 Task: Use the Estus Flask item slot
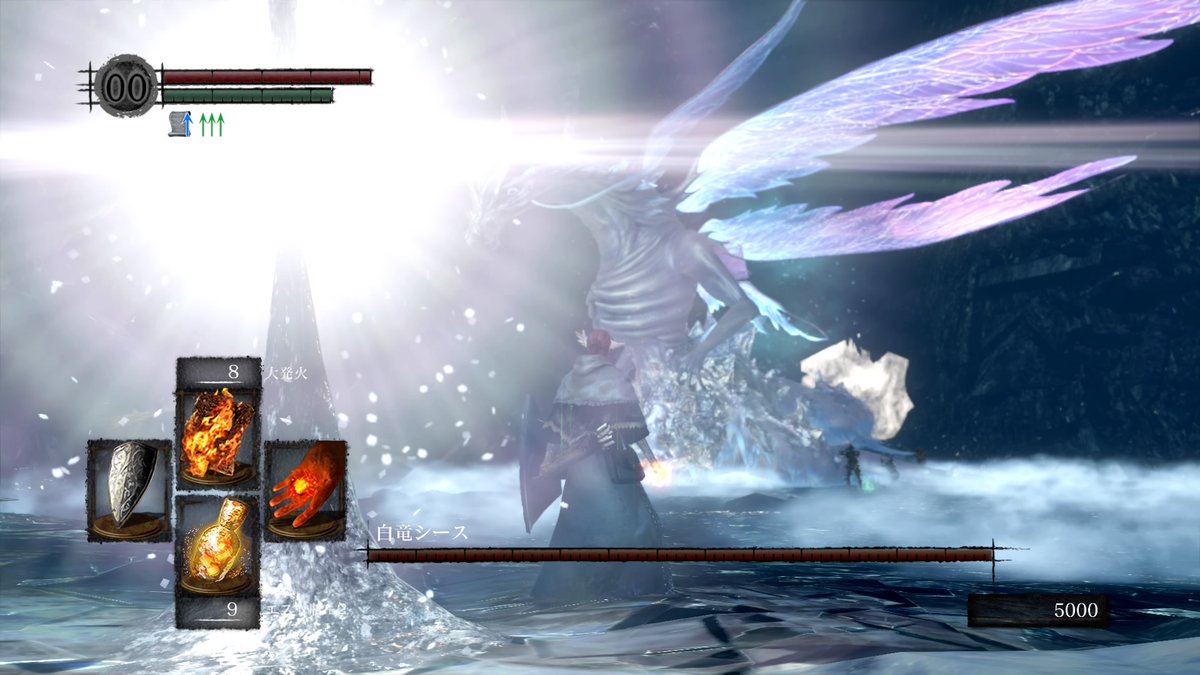(218, 545)
